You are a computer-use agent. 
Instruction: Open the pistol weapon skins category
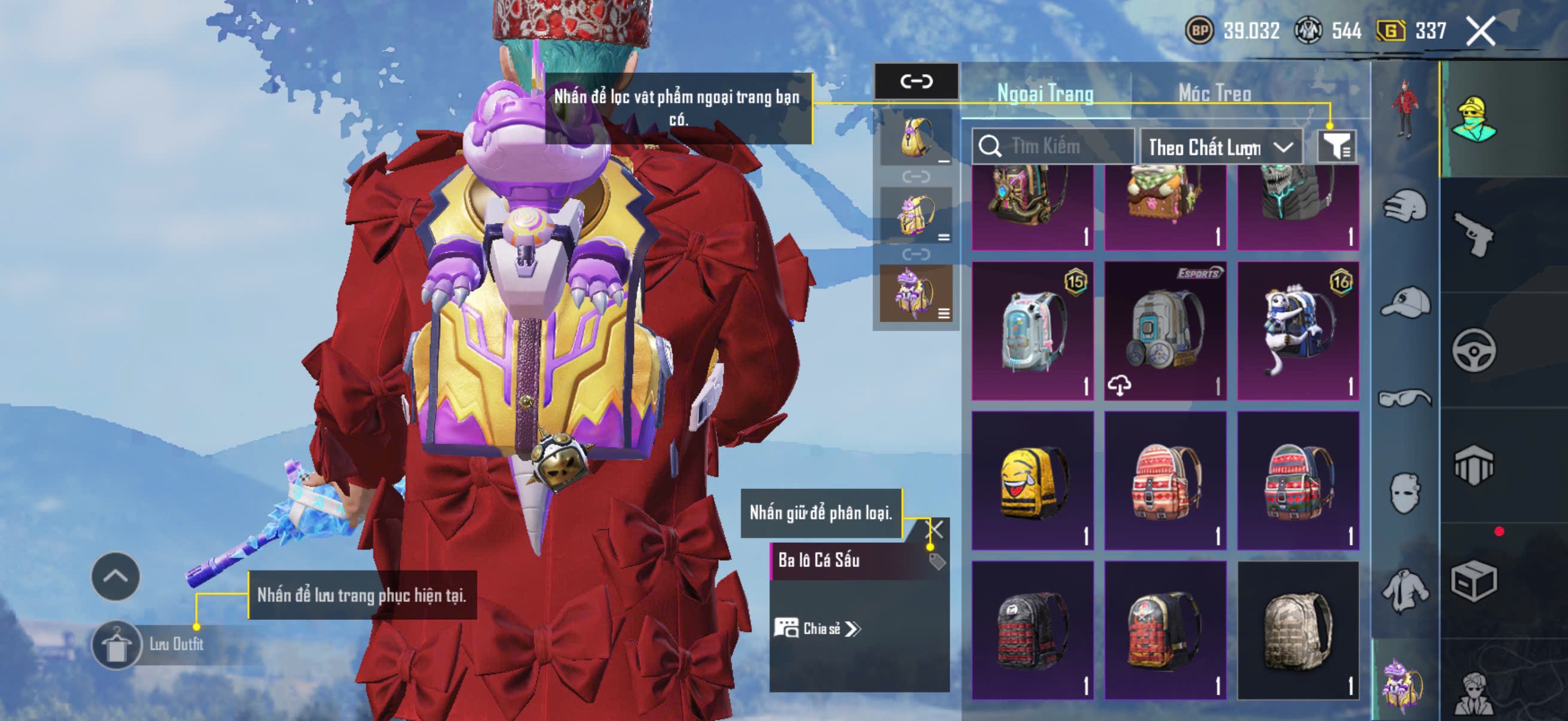[1474, 235]
